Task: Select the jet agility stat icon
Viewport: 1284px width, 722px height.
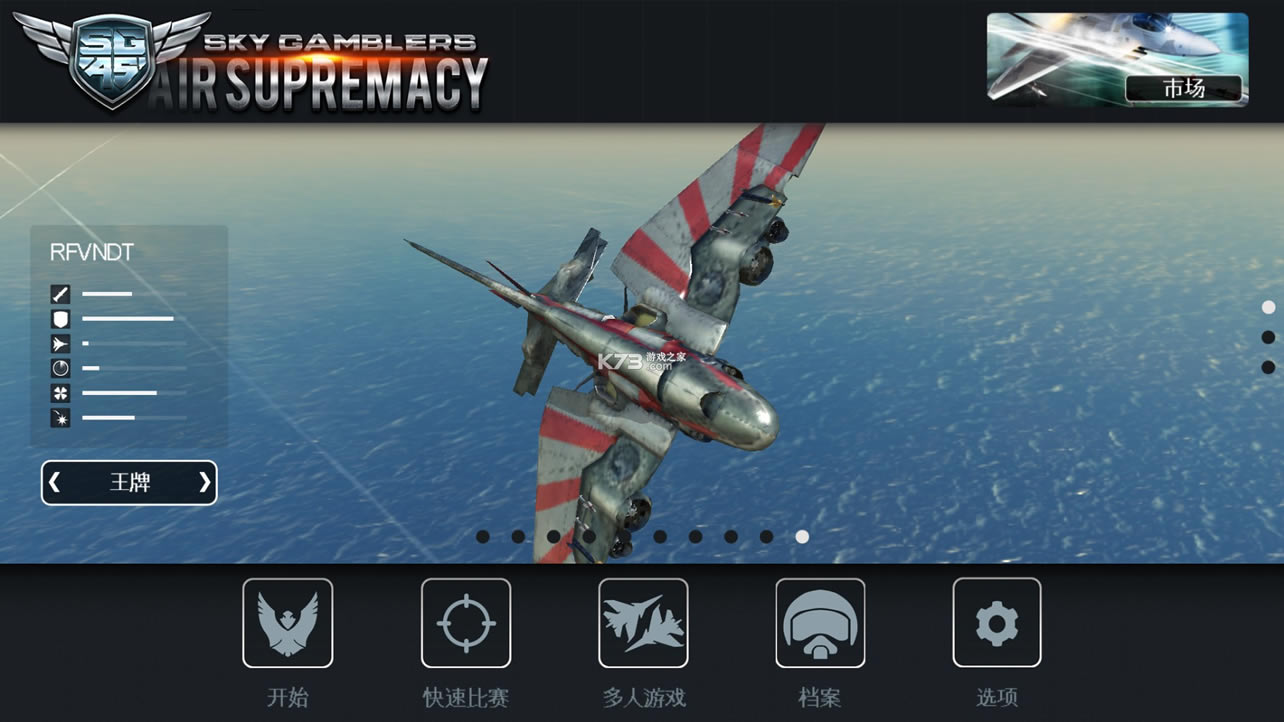Action: pos(60,343)
